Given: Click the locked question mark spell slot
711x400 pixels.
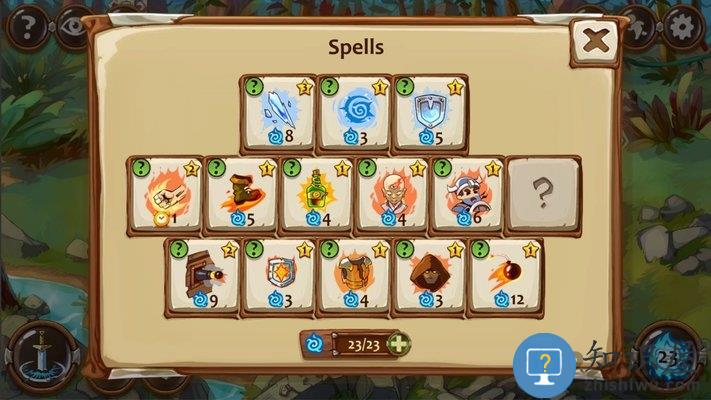Looking at the screenshot, I should coord(542,194).
